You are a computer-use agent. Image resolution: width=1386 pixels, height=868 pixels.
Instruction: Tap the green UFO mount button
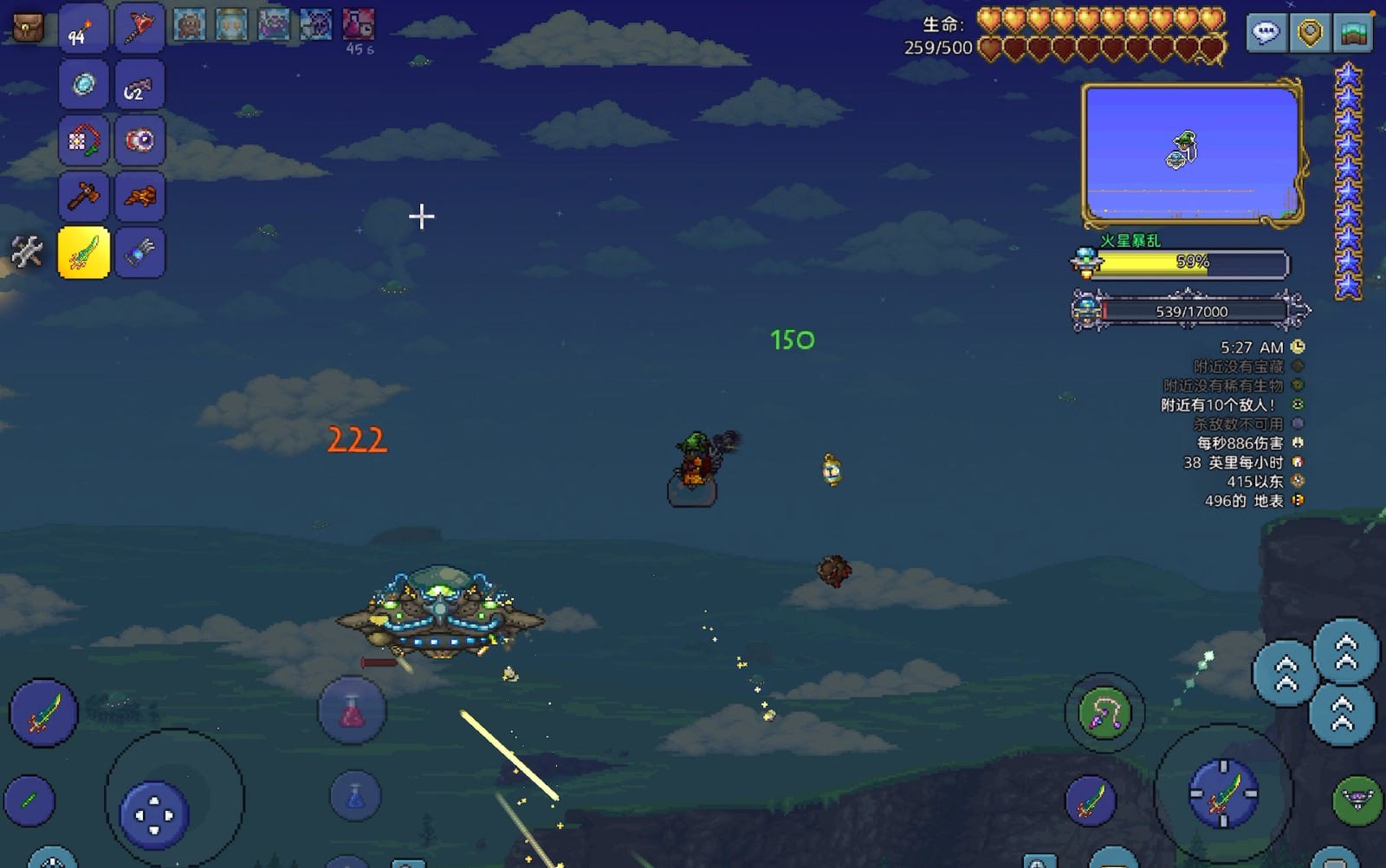tap(1357, 799)
